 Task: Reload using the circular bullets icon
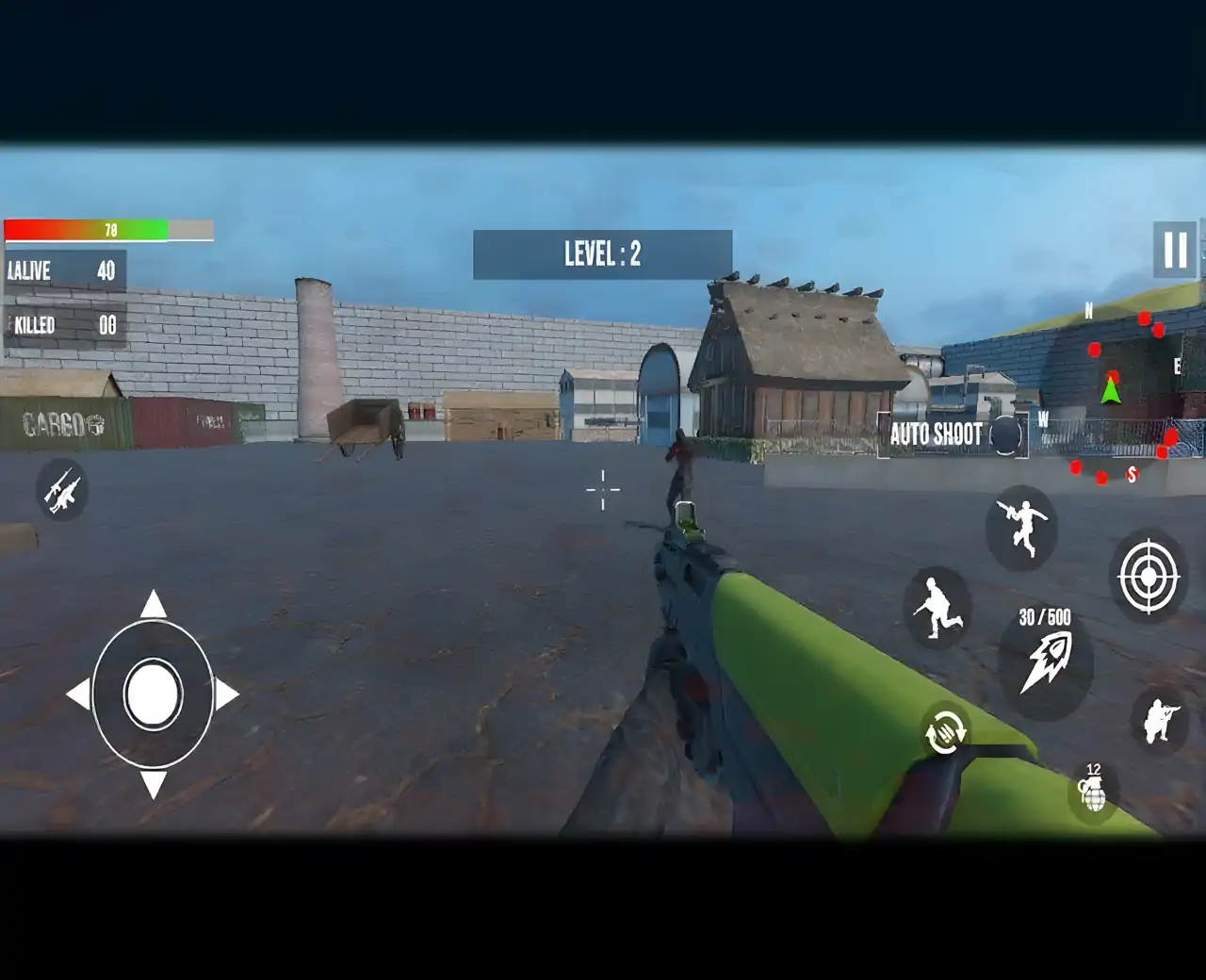coord(945,734)
